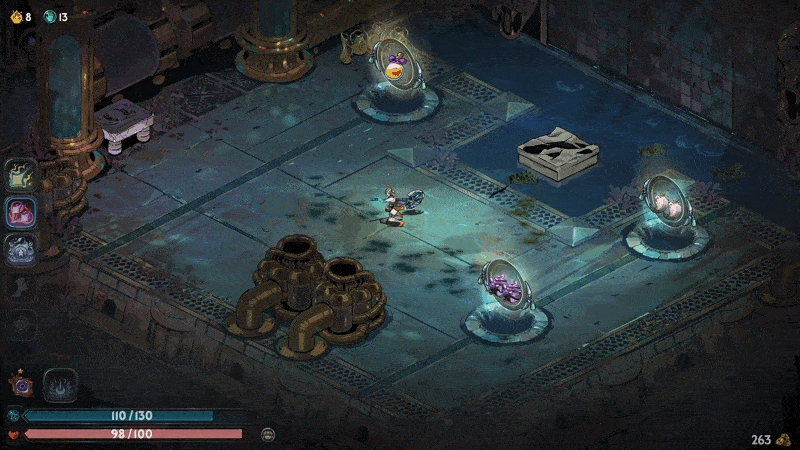The height and width of the screenshot is (450, 800).
Task: Click the small round icon beside health bar
Action: pyautogui.click(x=268, y=434)
